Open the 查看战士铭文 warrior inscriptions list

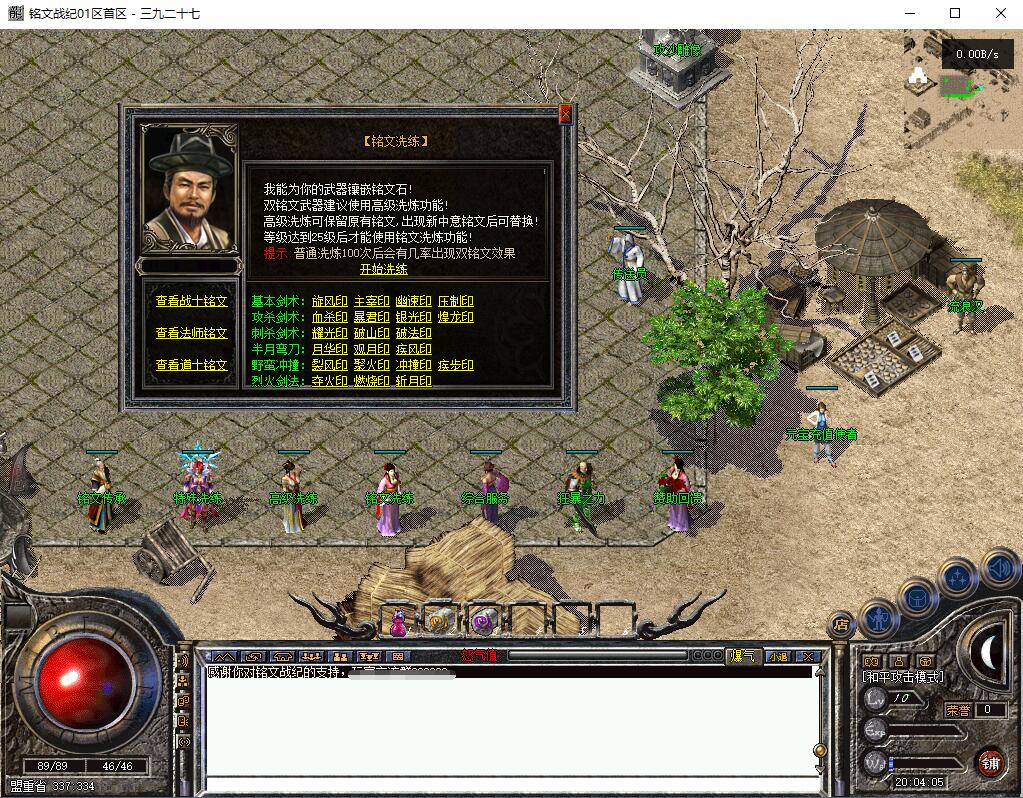point(191,301)
